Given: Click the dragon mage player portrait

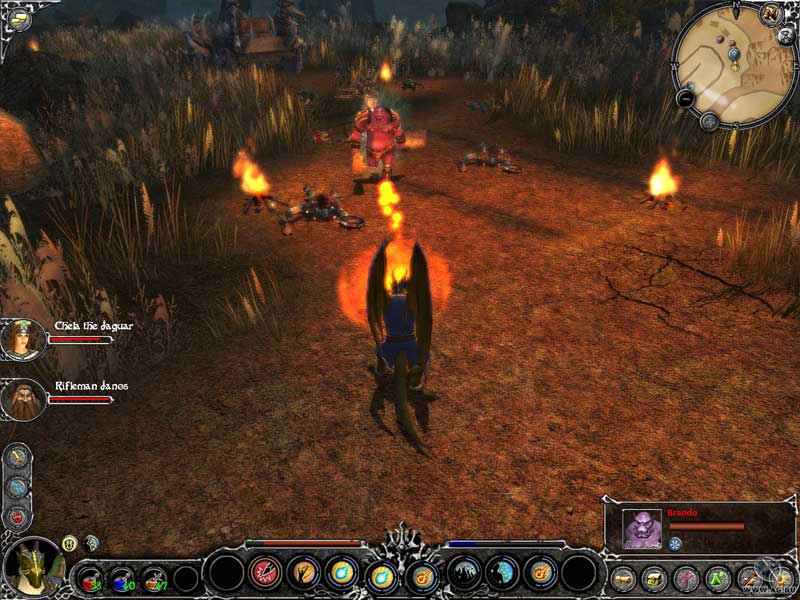Looking at the screenshot, I should 33,567.
